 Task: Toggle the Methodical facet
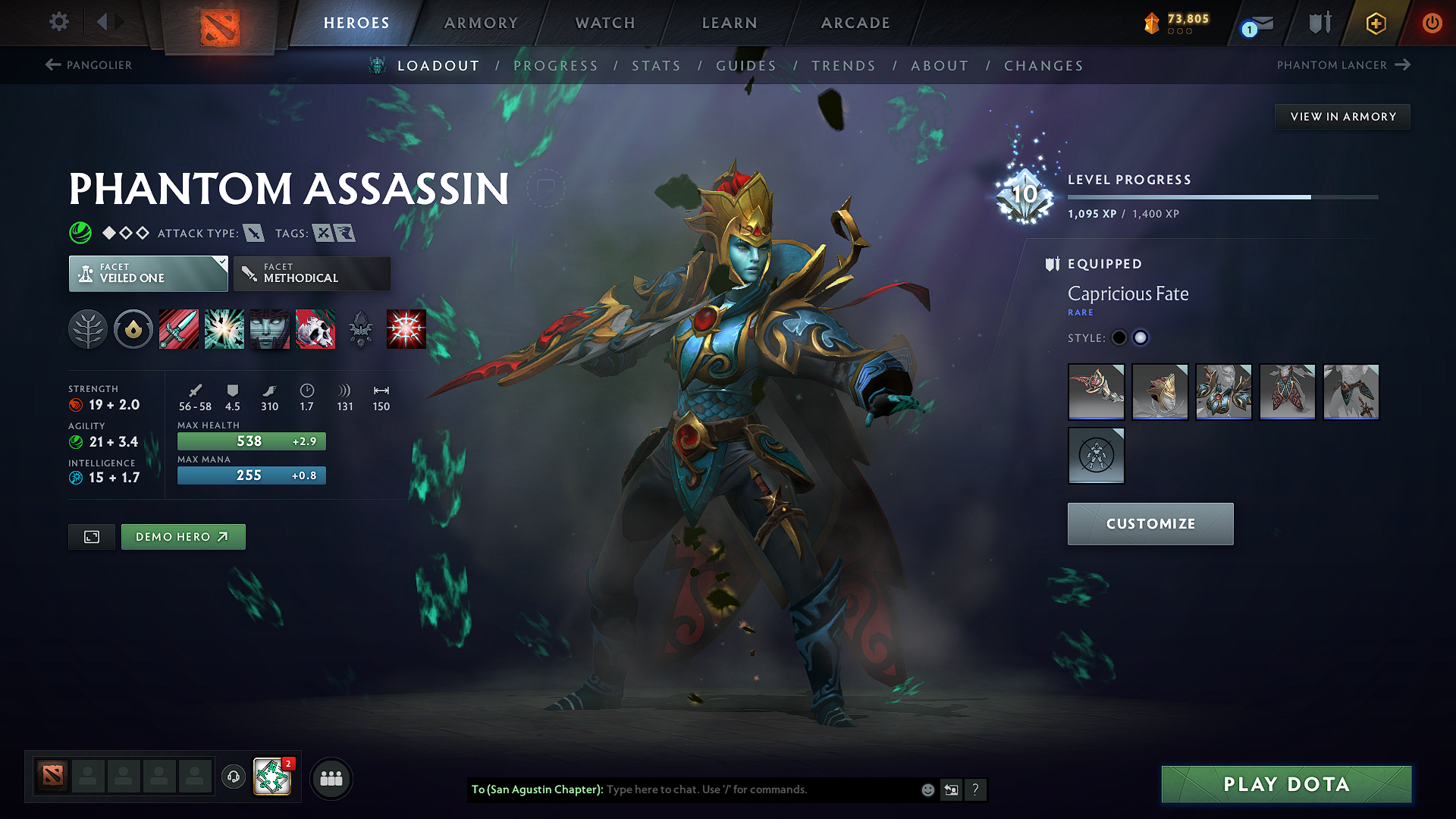pyautogui.click(x=312, y=273)
